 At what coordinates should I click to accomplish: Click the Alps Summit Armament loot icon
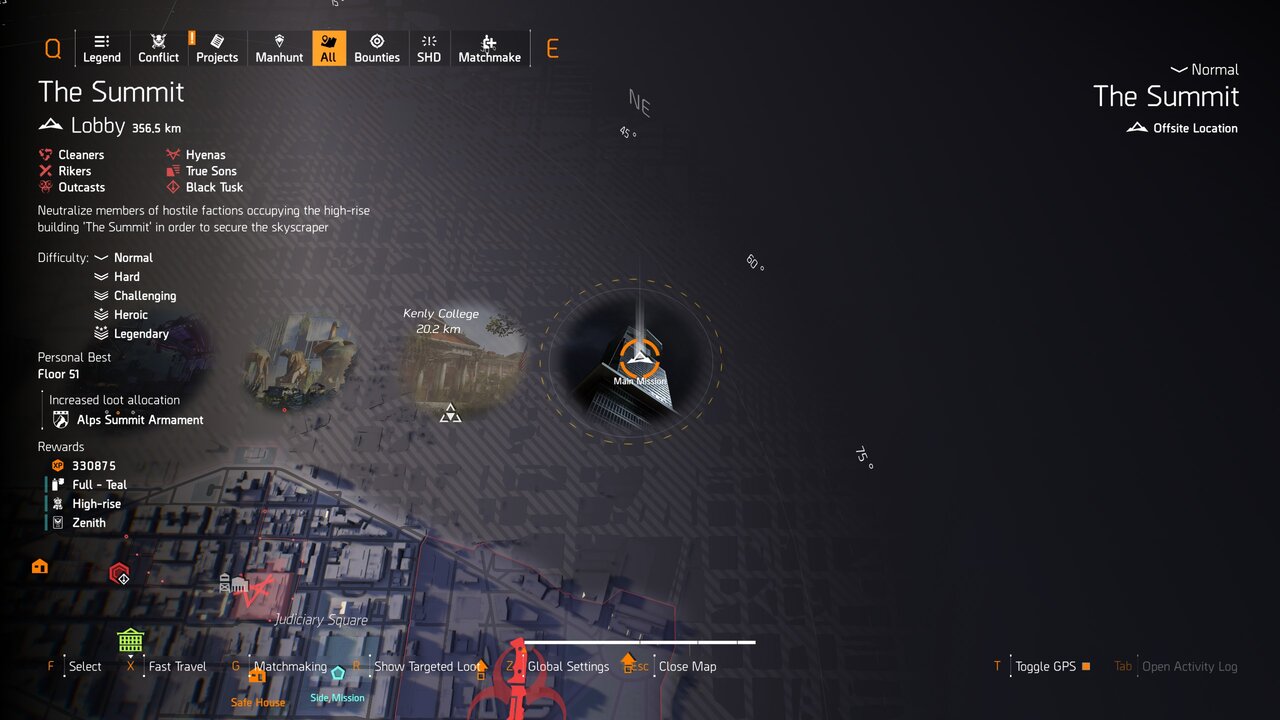60,420
